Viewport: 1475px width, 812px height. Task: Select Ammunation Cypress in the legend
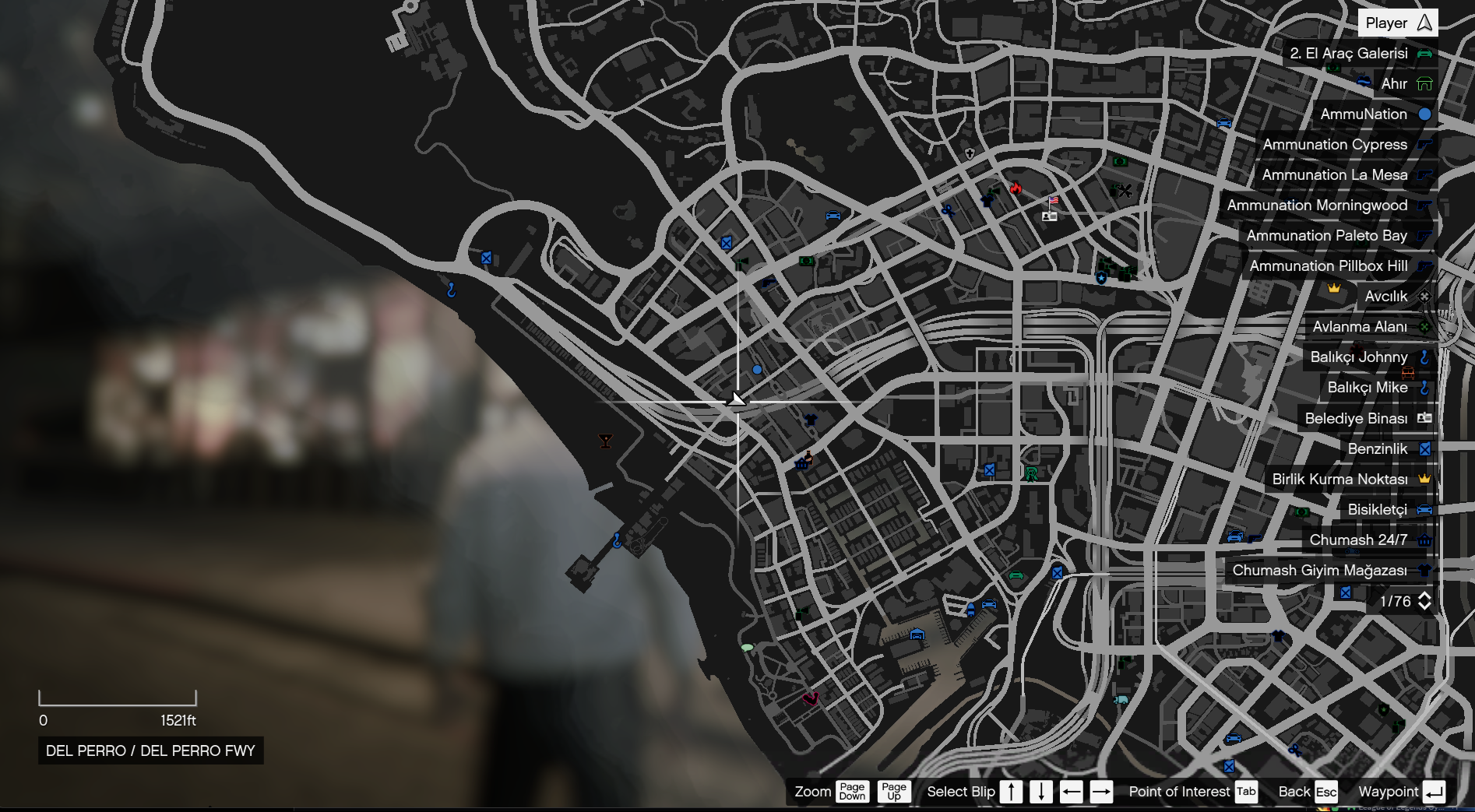pyautogui.click(x=1345, y=145)
